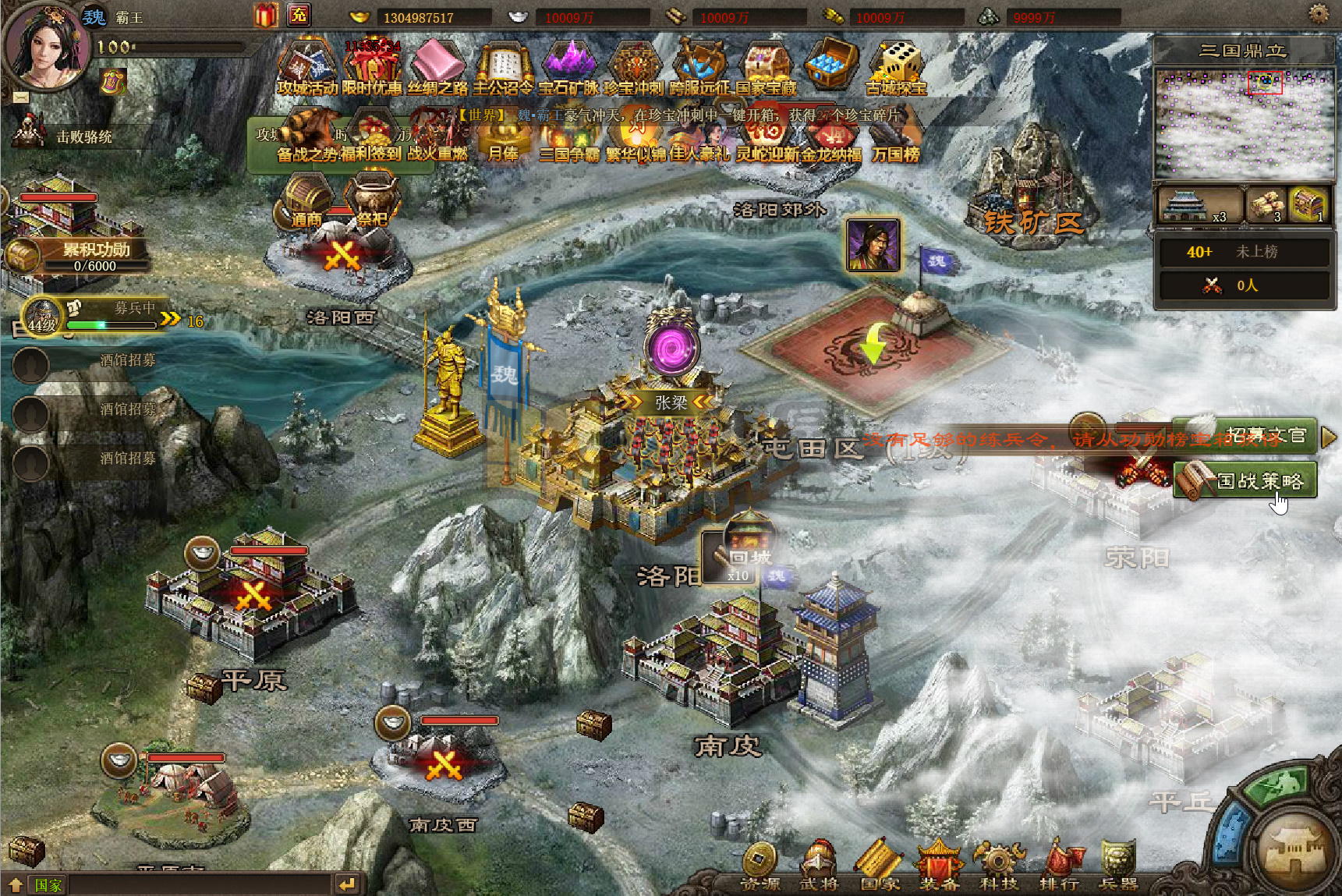
Task: Click the chat input field
Action: click(199, 884)
